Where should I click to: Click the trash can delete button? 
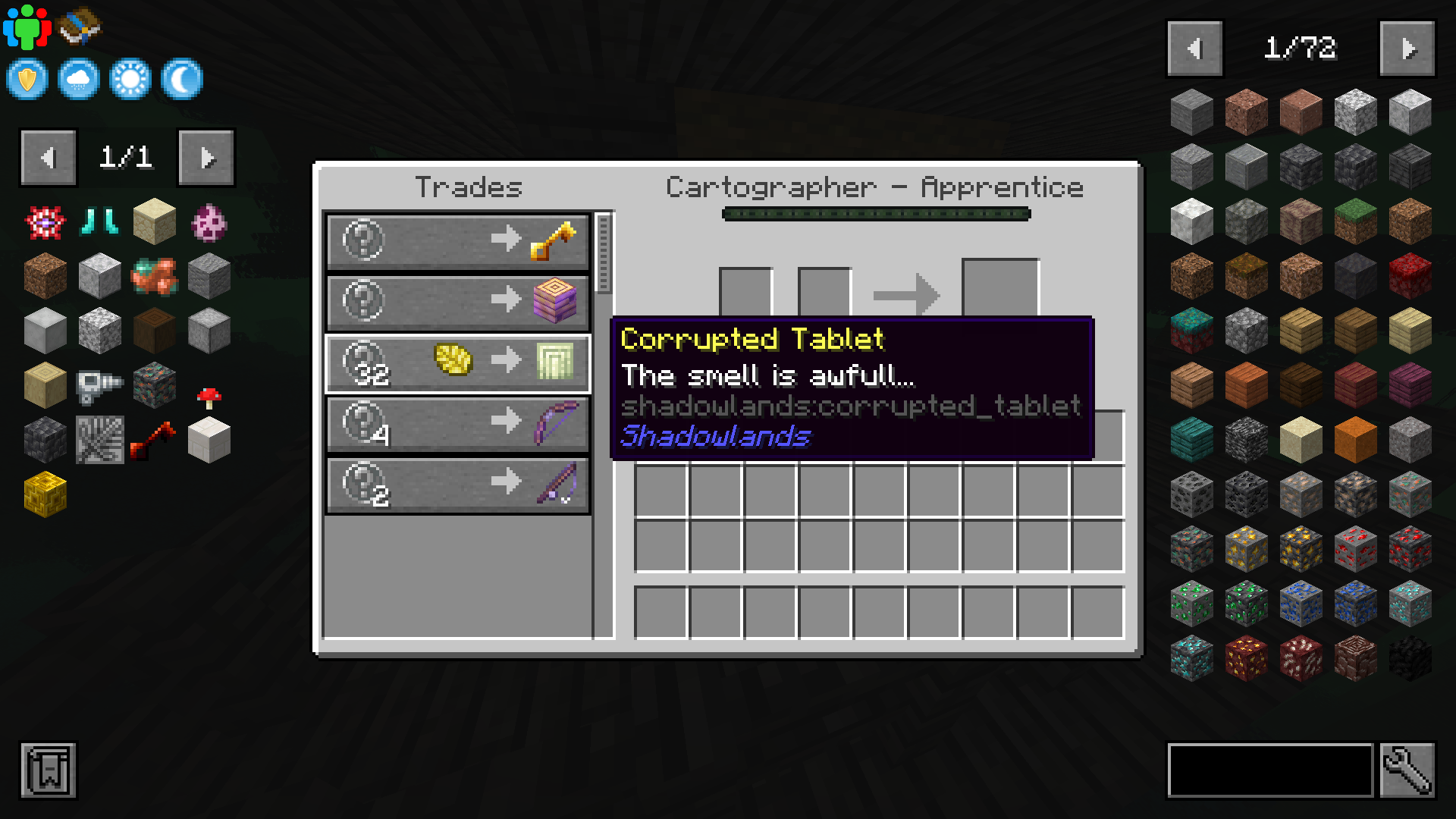pos(48,770)
